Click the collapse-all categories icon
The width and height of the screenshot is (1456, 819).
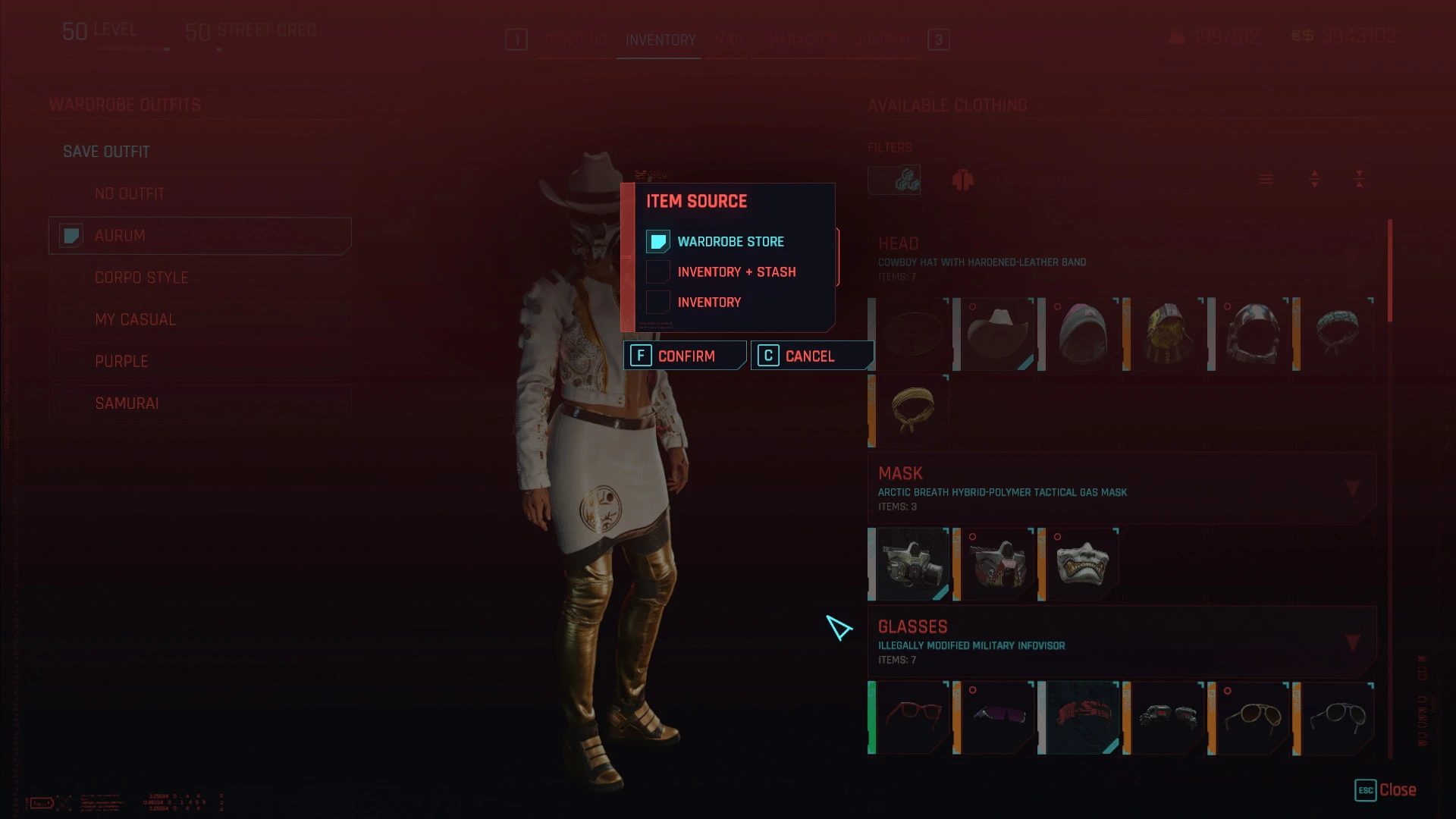coord(1357,180)
